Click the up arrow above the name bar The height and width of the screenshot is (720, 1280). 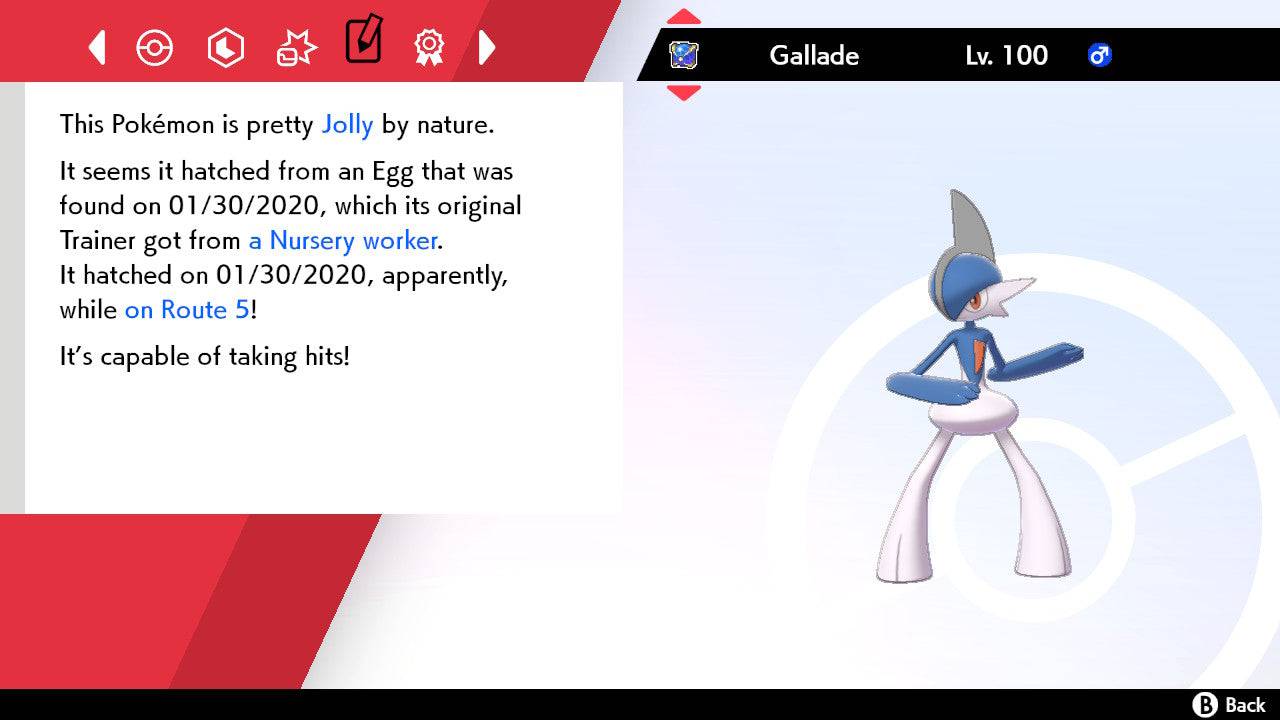tap(684, 16)
